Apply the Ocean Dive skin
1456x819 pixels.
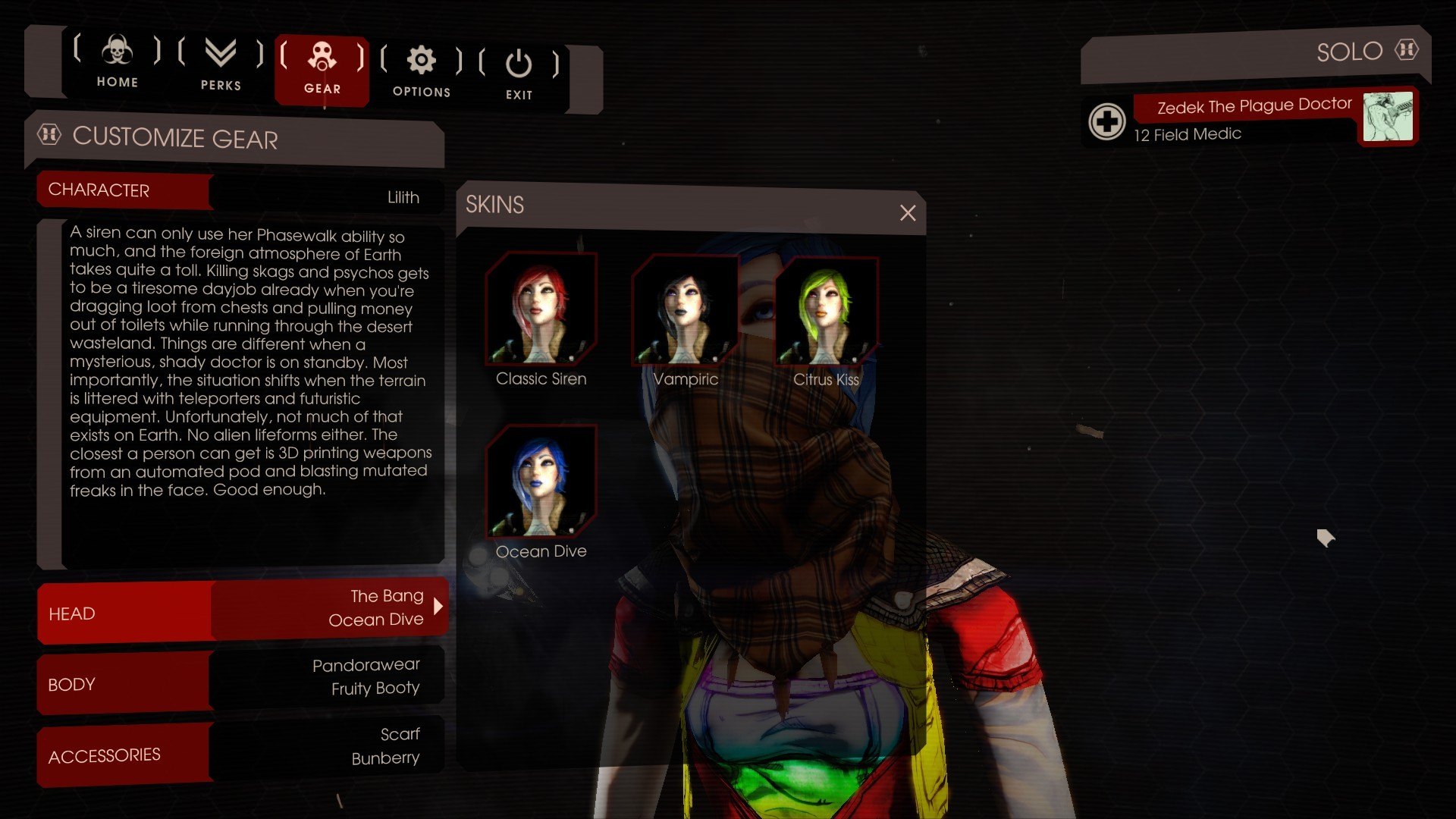click(541, 482)
